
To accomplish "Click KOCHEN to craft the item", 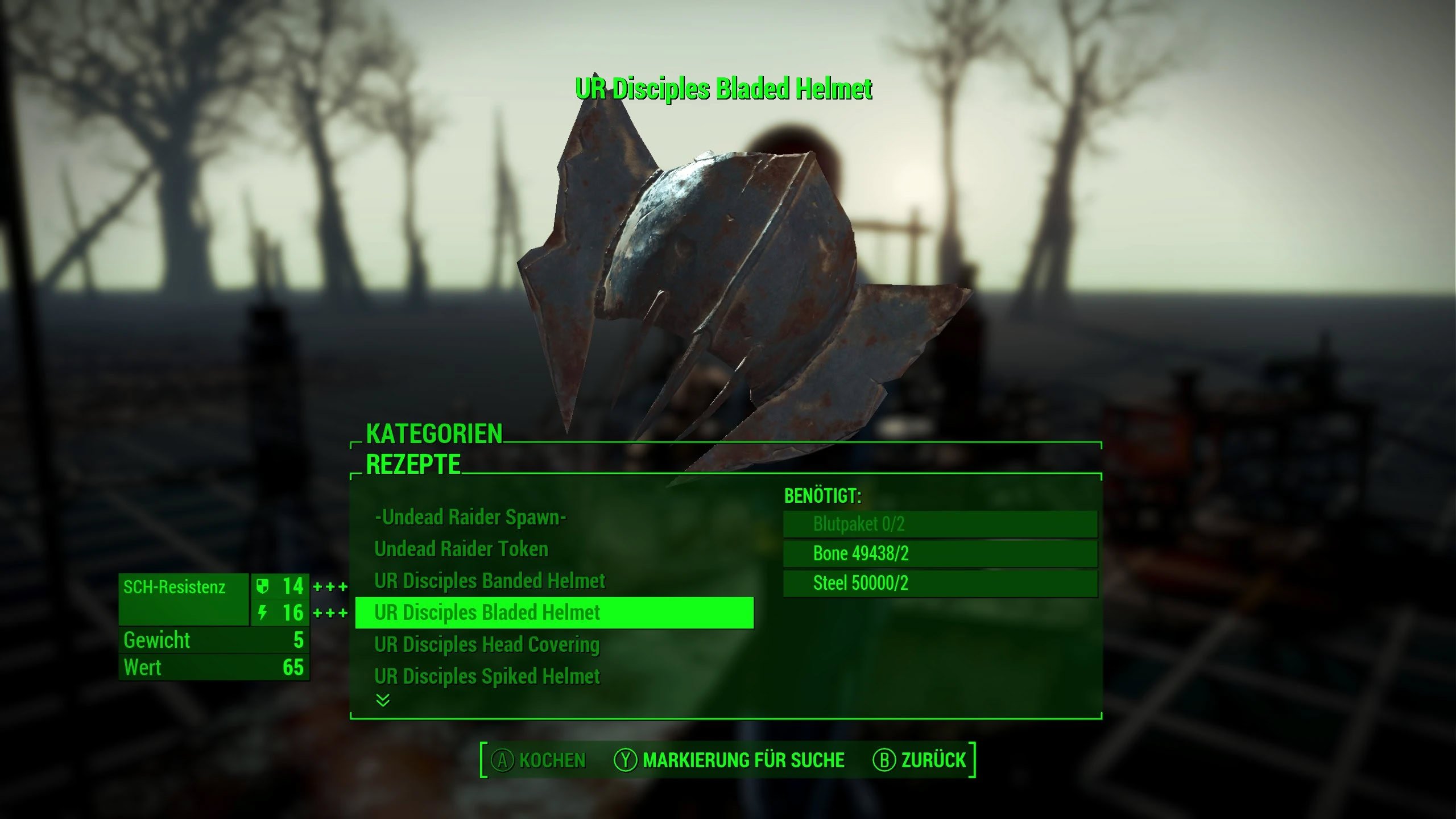I will pyautogui.click(x=538, y=760).
